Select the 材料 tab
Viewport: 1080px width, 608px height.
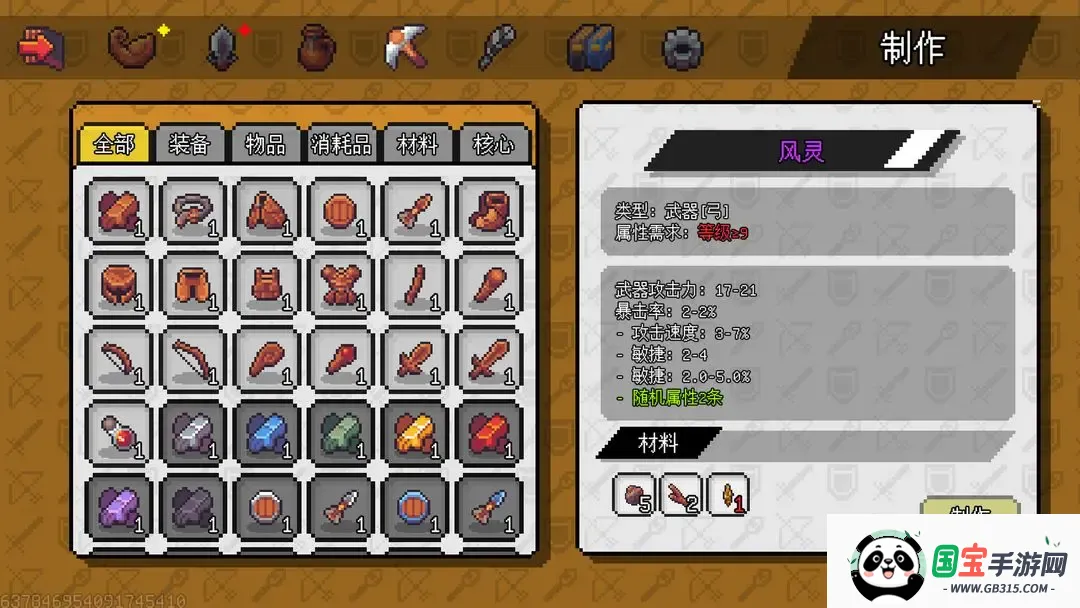[x=417, y=144]
